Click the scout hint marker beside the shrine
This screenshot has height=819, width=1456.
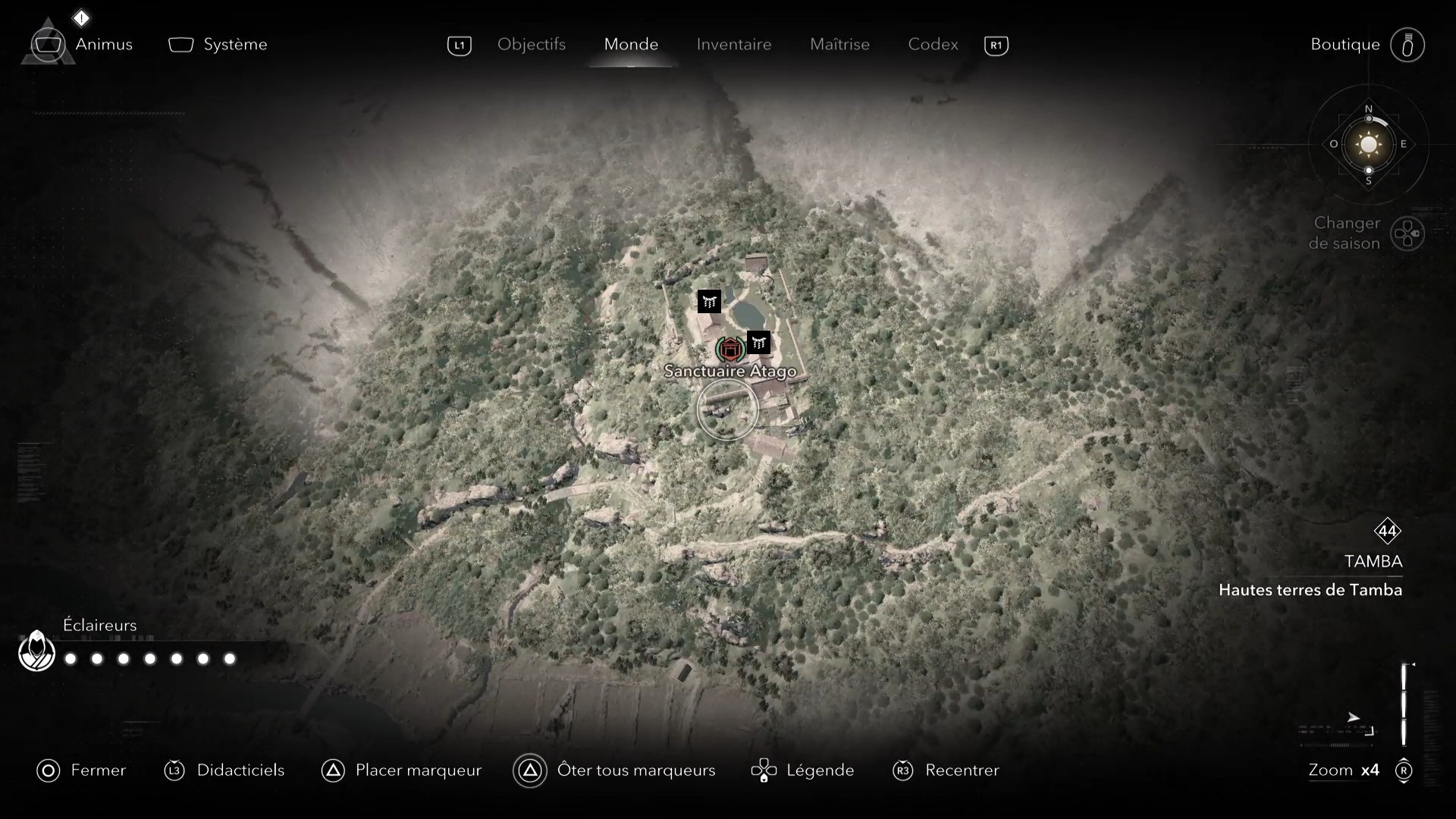[x=759, y=343]
